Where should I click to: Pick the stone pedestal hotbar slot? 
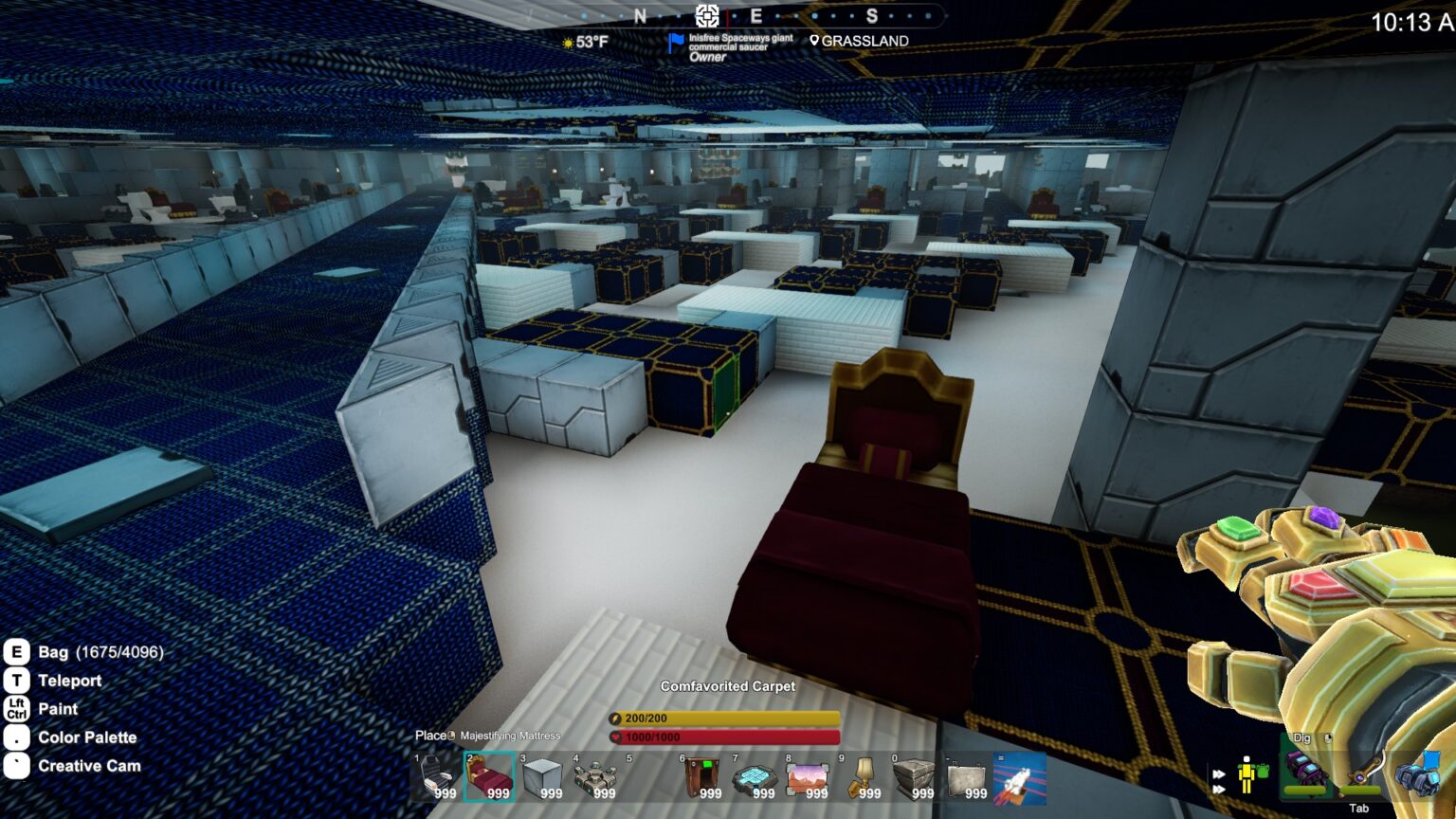pos(914,777)
